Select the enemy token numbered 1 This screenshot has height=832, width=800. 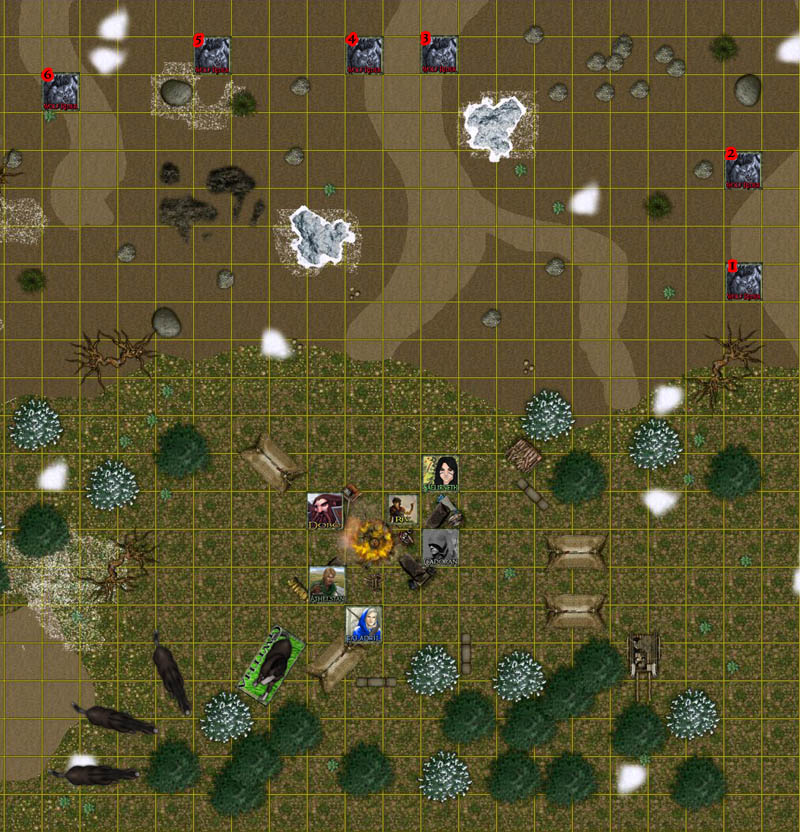[744, 281]
